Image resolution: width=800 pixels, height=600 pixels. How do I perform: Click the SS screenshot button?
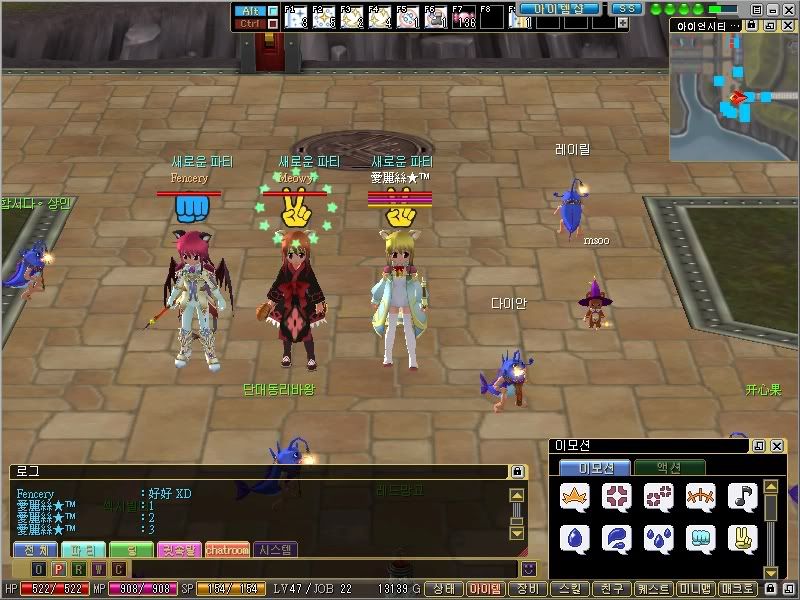626,8
